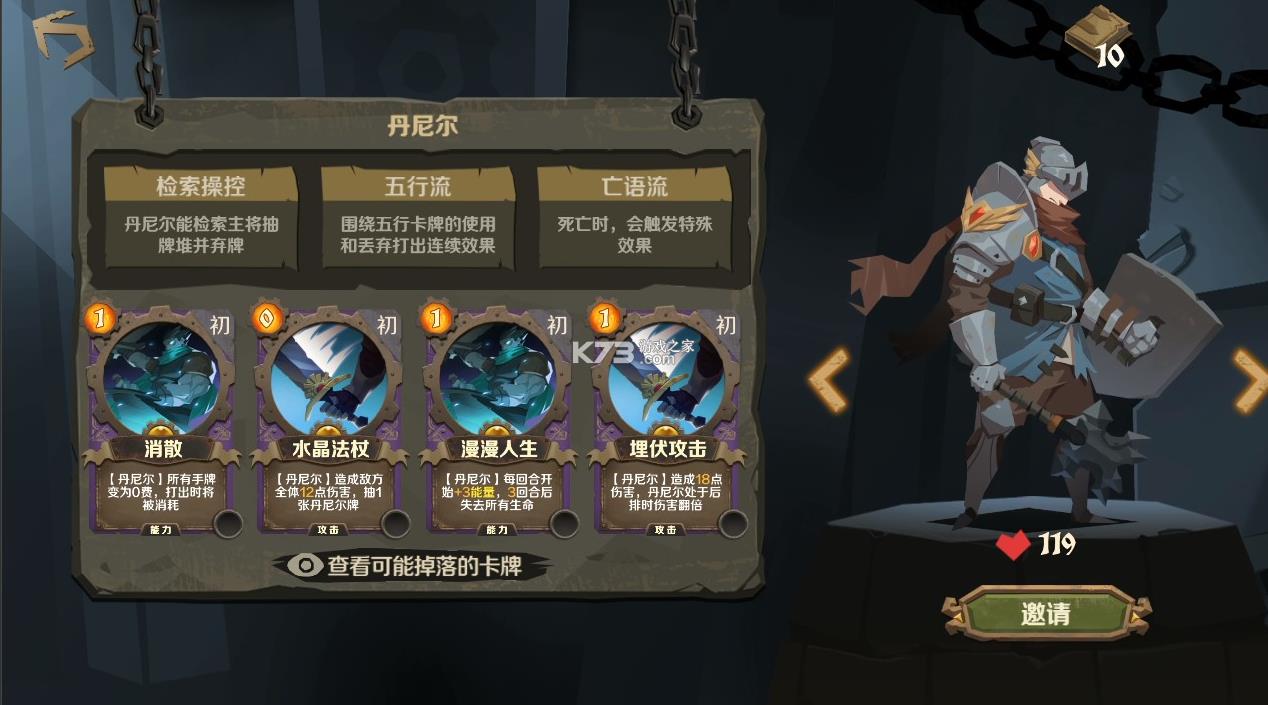Show the previous character

click(x=829, y=380)
